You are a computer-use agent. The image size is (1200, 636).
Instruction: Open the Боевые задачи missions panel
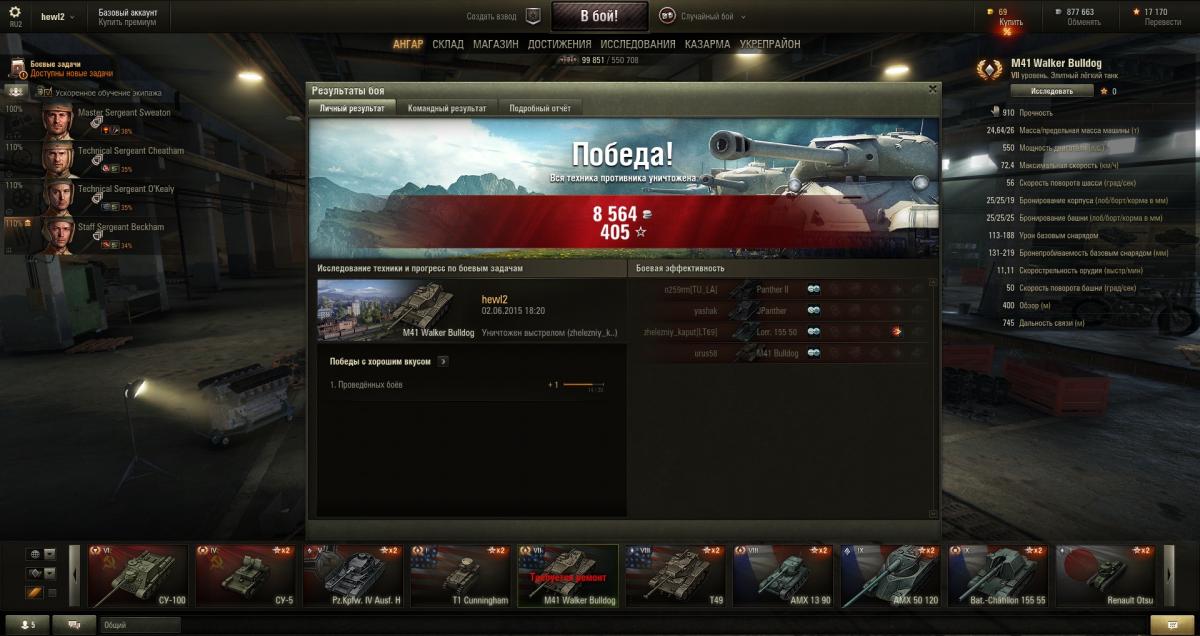tap(60, 68)
